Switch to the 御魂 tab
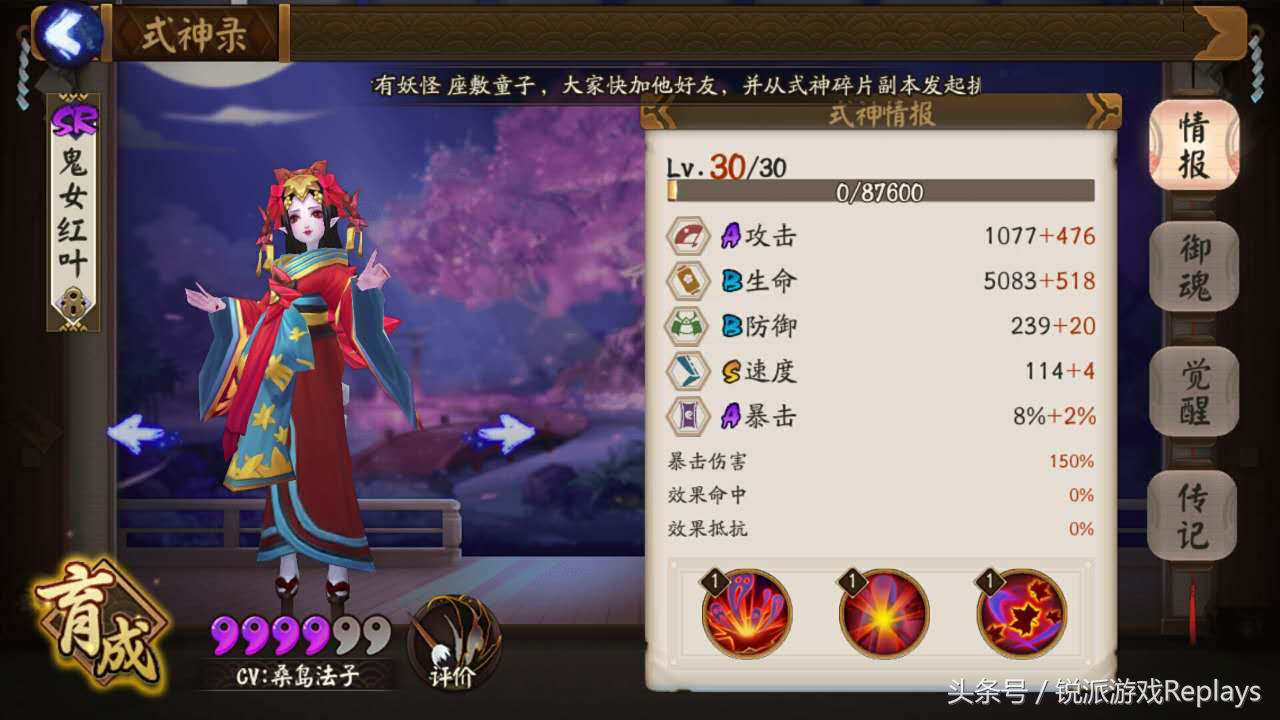Screen dimensions: 1280x720 (x=1194, y=265)
